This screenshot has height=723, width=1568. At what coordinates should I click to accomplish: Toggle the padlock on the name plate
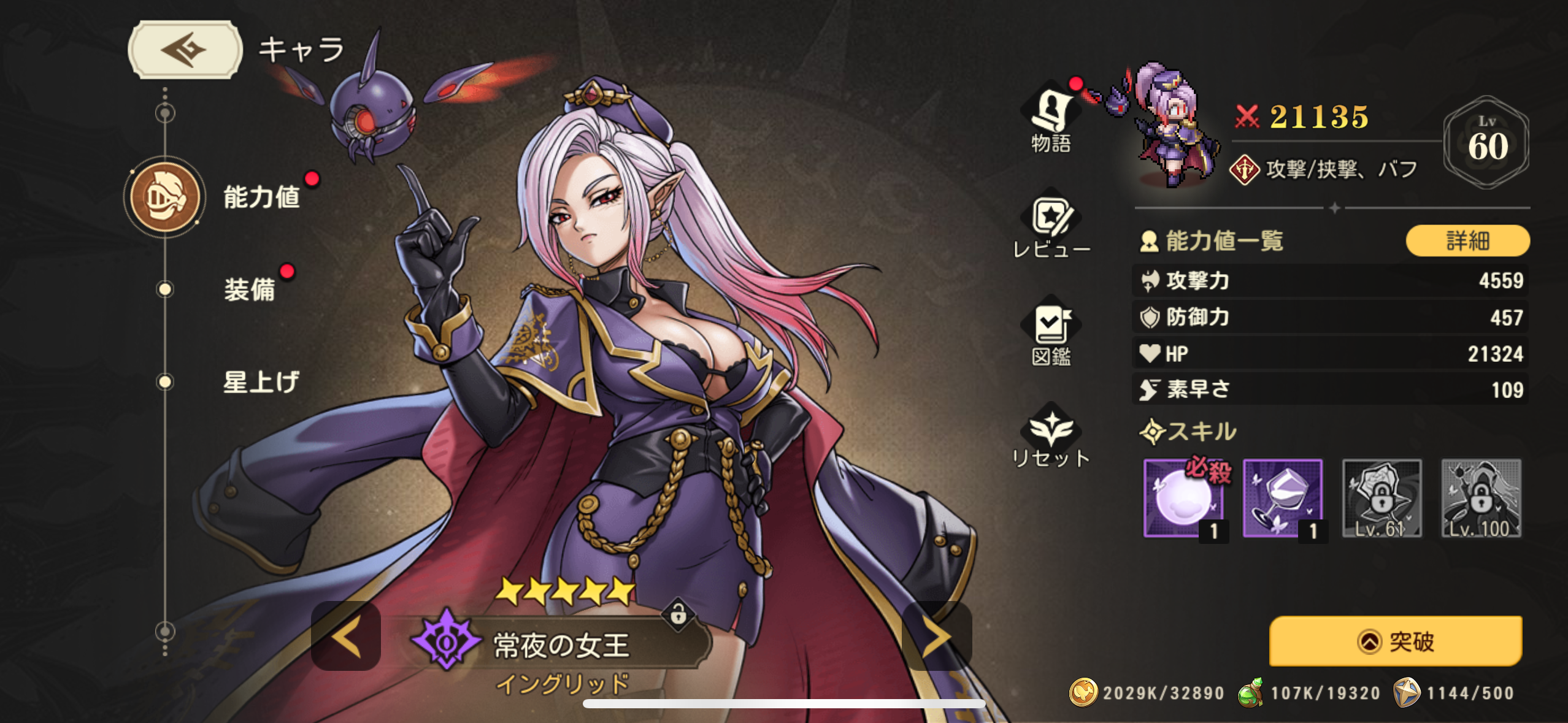pyautogui.click(x=678, y=613)
